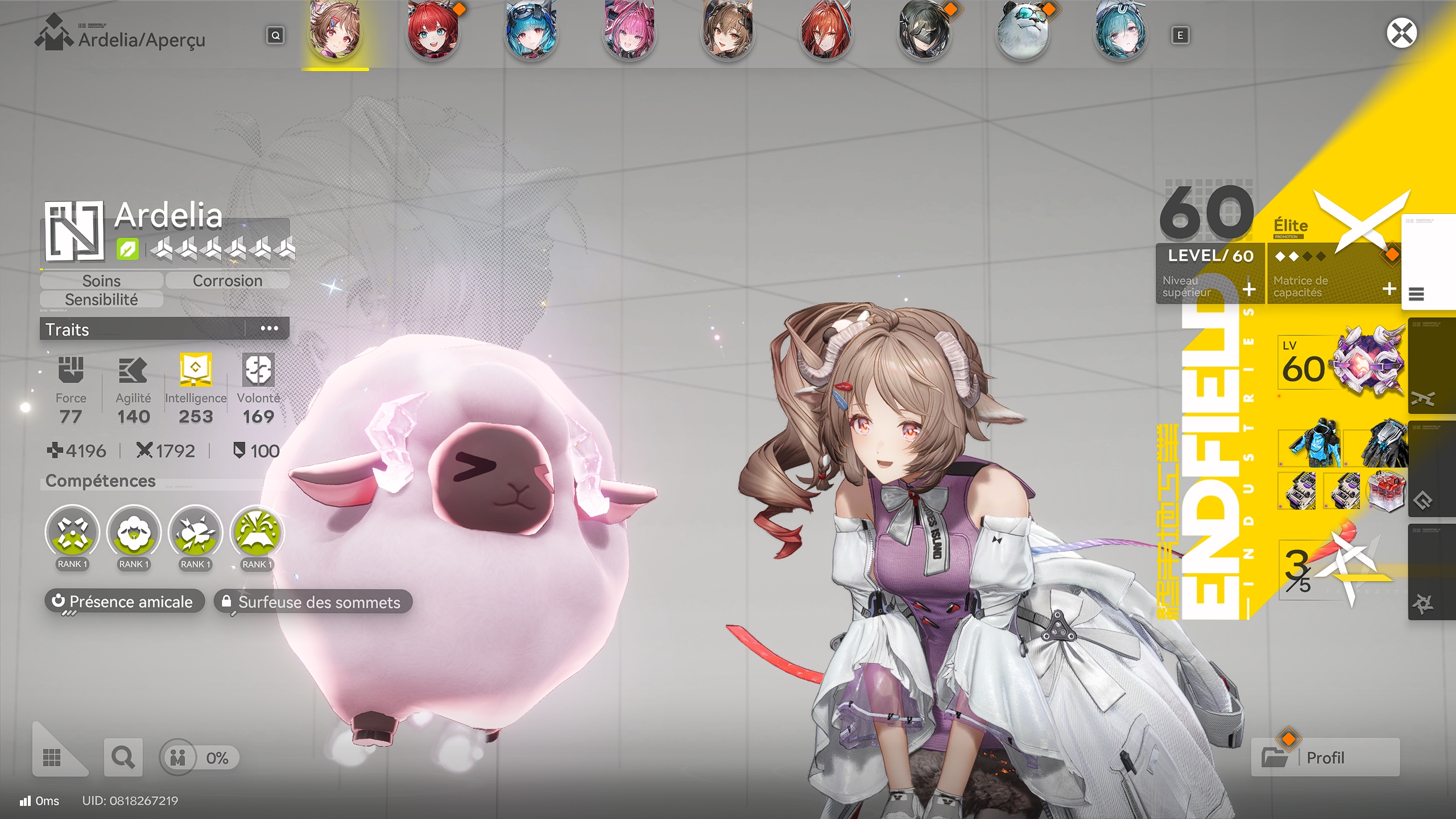Viewport: 1456px width, 819px height.
Task: Open Niveau supérieur with the plus button
Action: [x=1249, y=289]
